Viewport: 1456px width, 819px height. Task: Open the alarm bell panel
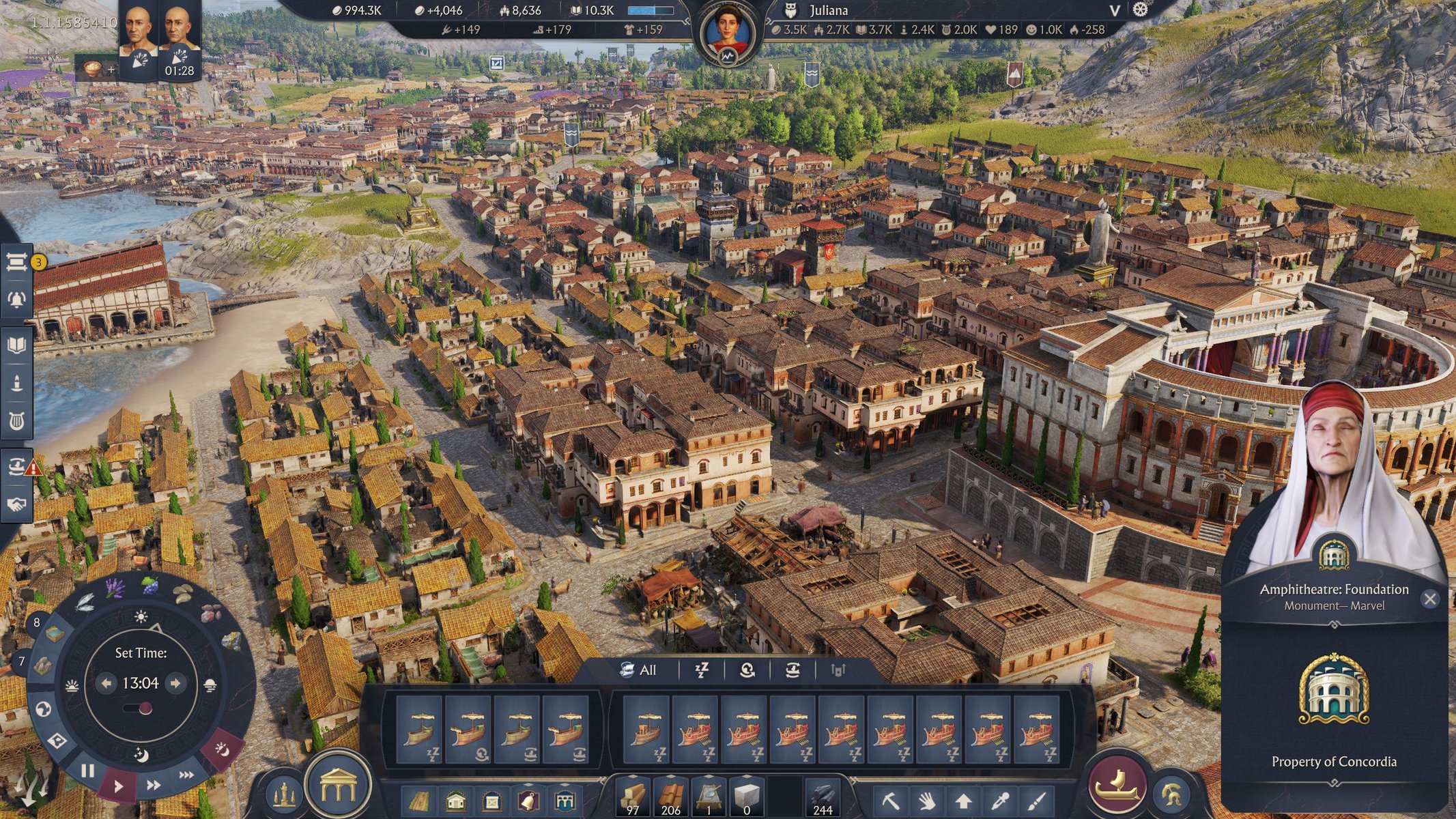coord(17,299)
